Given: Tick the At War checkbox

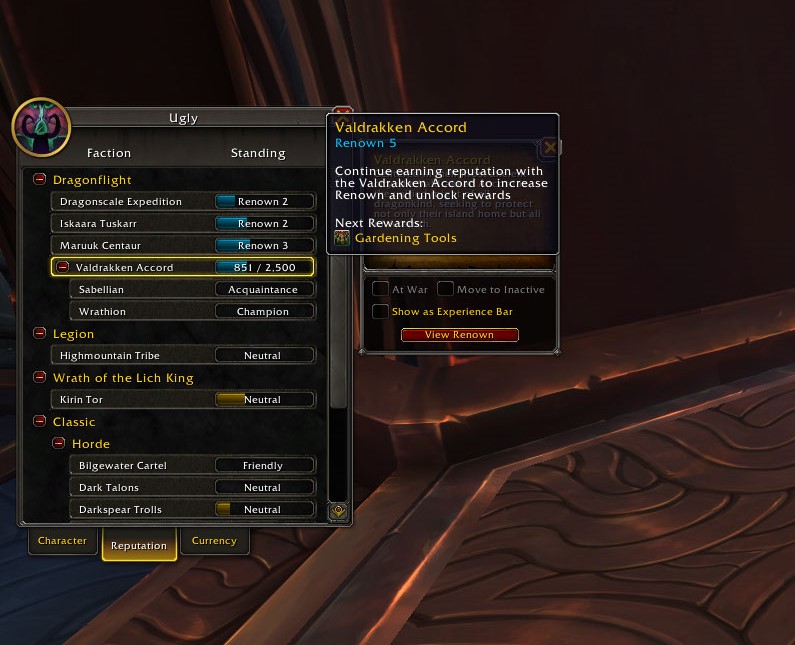Looking at the screenshot, I should pos(380,289).
